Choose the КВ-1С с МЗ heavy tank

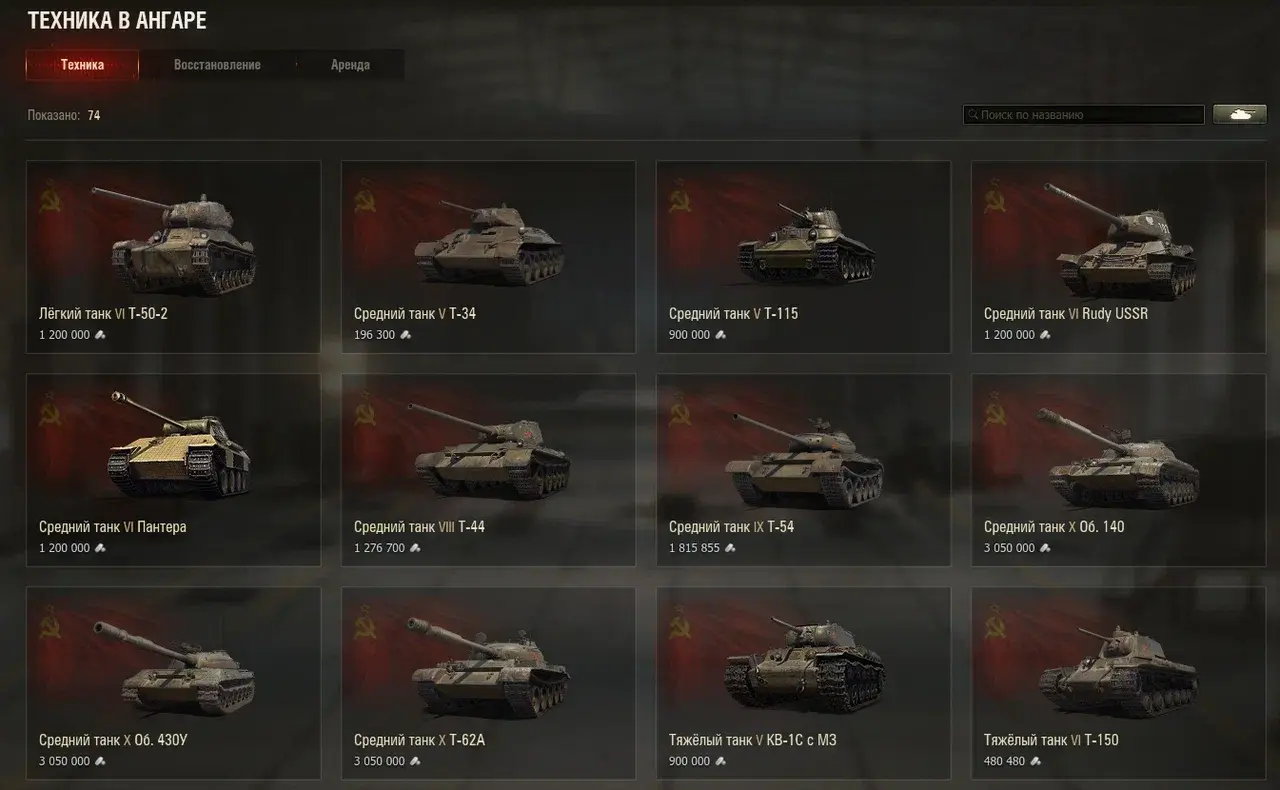[803, 683]
